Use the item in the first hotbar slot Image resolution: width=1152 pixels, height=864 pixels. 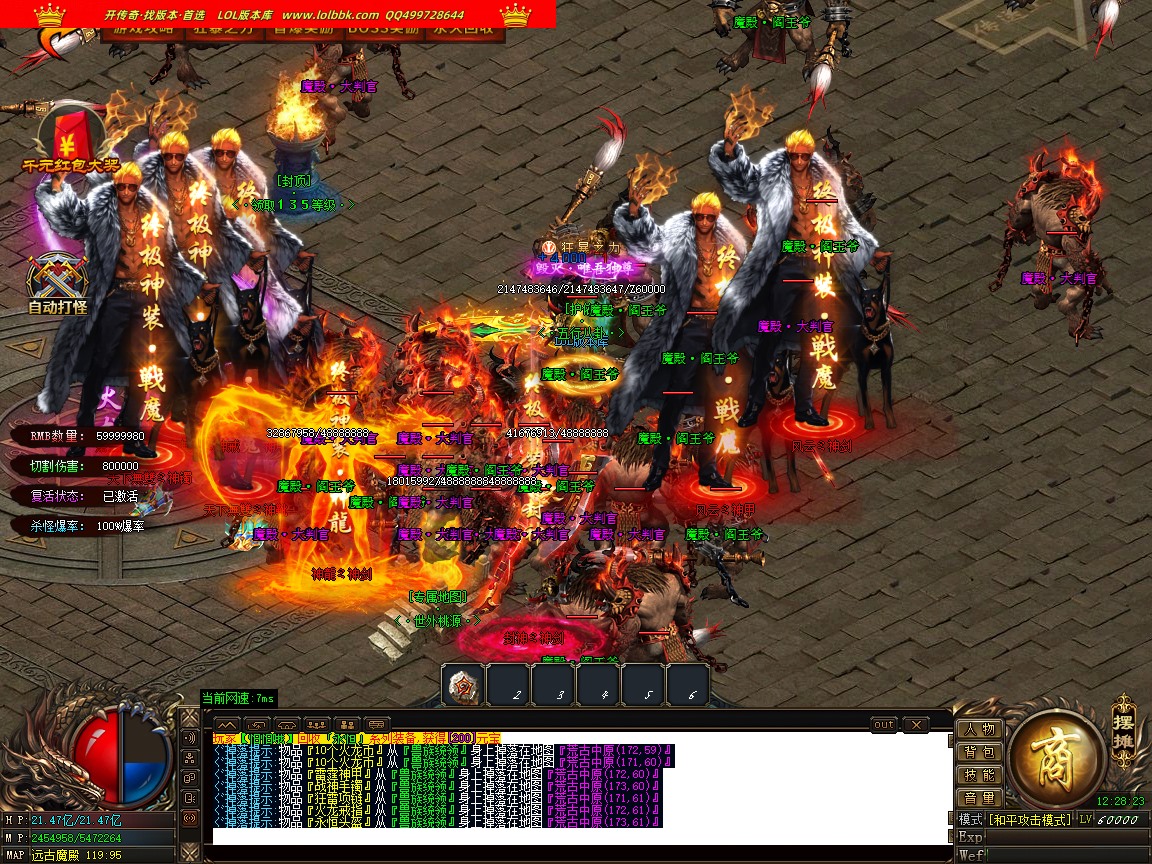[463, 685]
